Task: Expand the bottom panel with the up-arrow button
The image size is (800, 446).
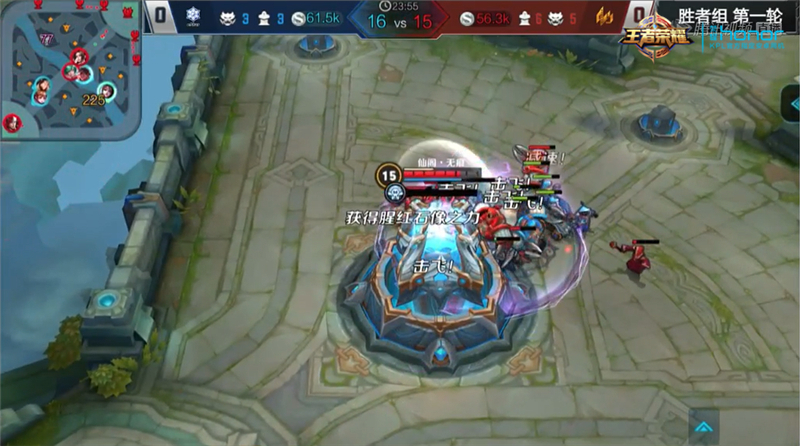Action: pos(705,427)
